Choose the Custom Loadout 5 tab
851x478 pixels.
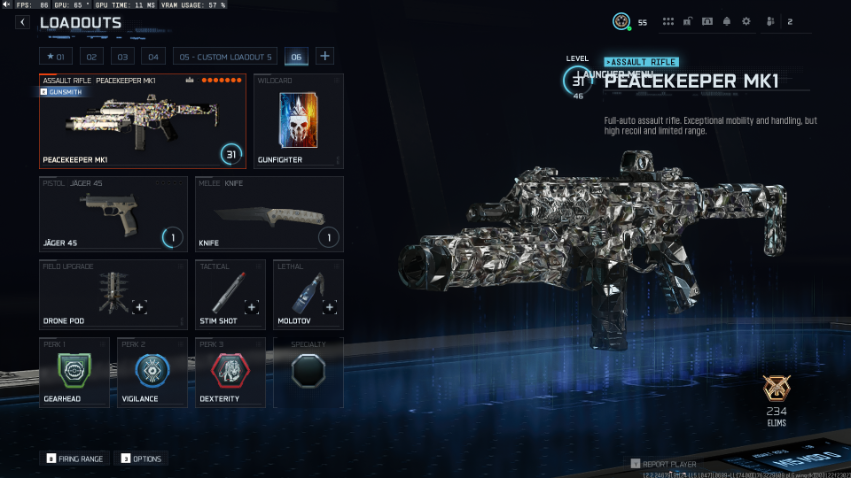225,56
